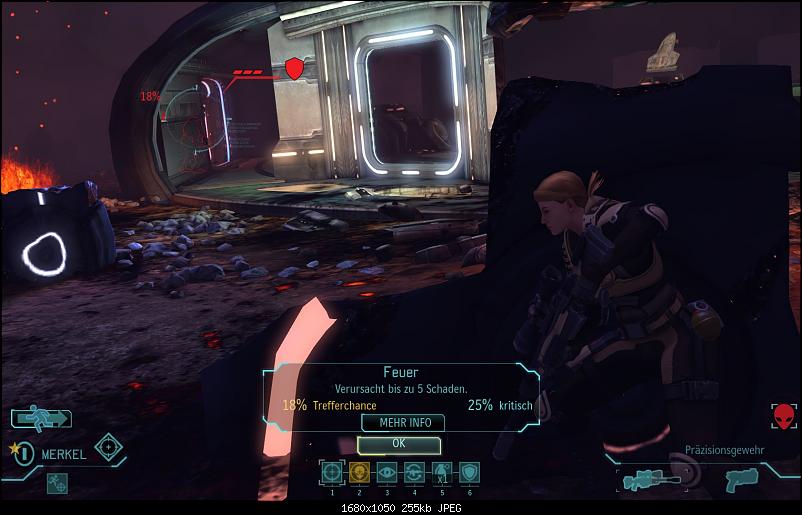Image resolution: width=802 pixels, height=515 pixels.
Task: Choose the reload weapon ability
Action: (x=414, y=472)
